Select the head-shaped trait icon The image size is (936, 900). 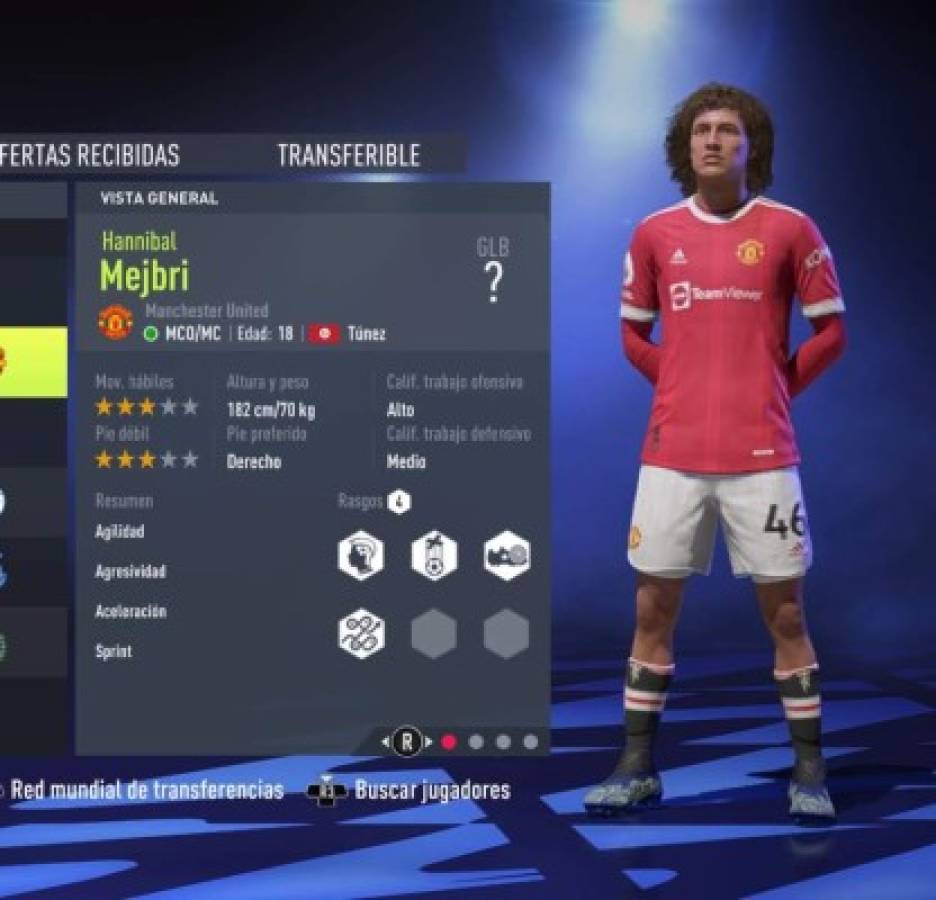click(x=360, y=556)
